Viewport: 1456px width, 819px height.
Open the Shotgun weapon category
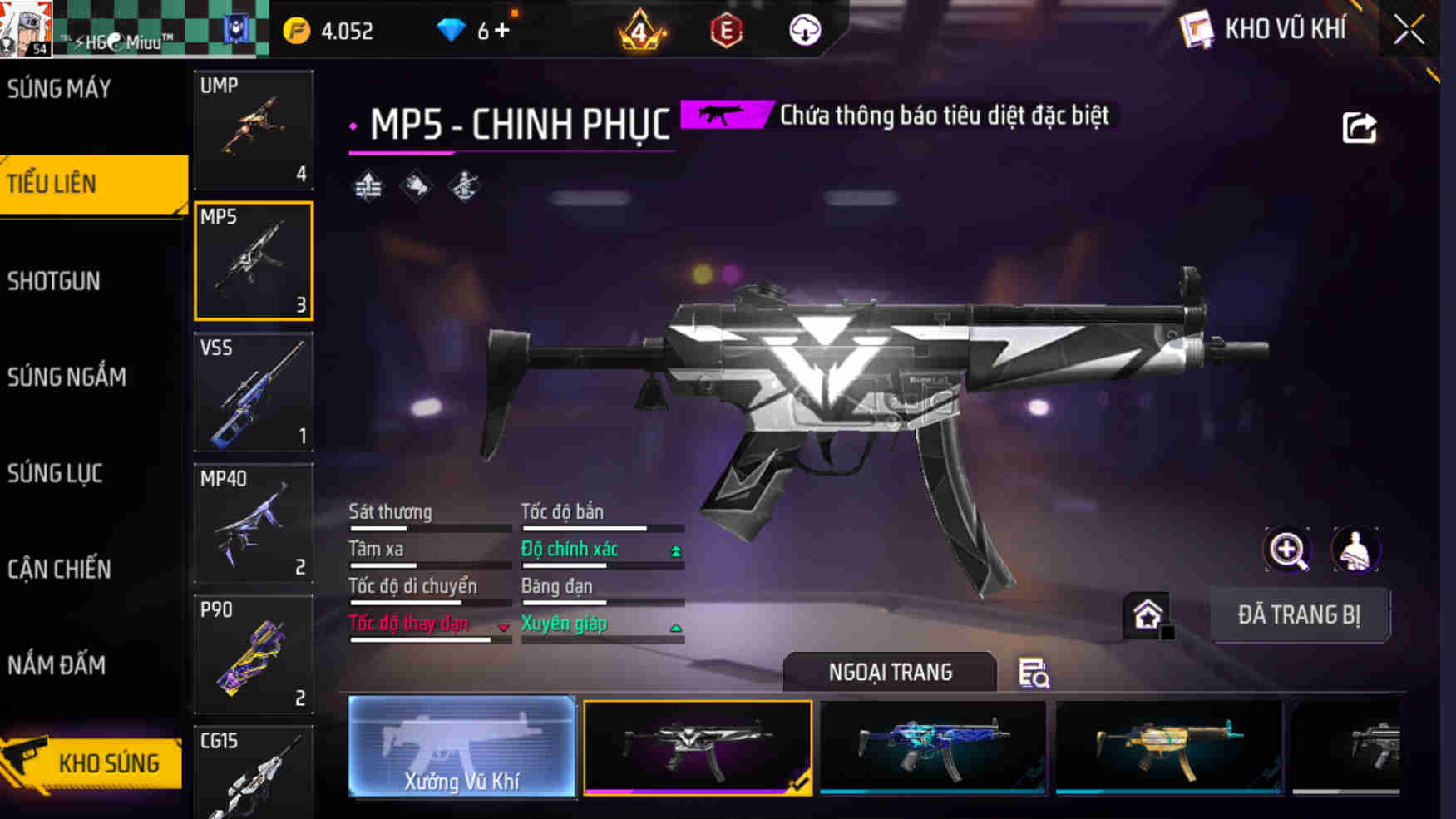coord(55,281)
